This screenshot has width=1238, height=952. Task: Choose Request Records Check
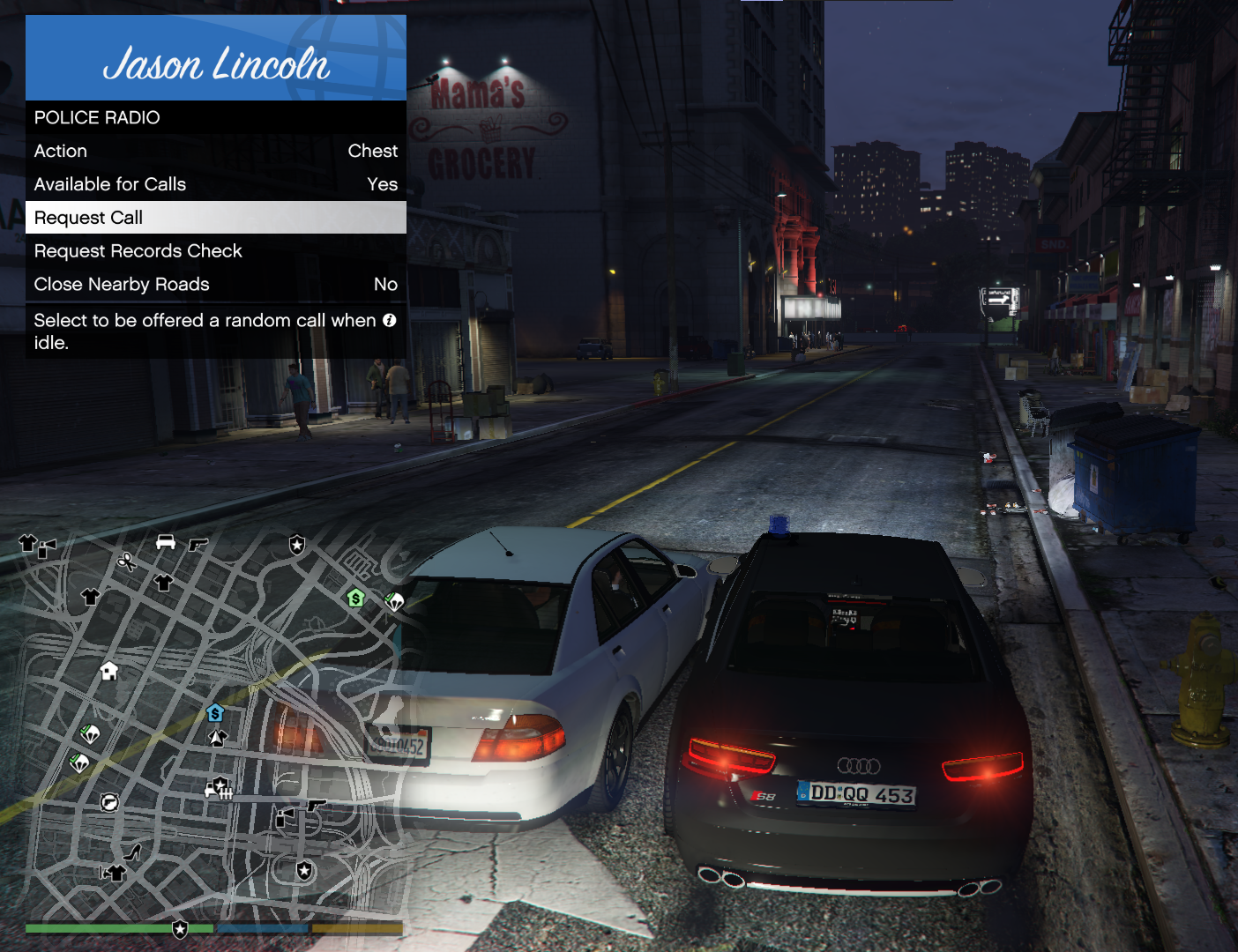pos(215,251)
